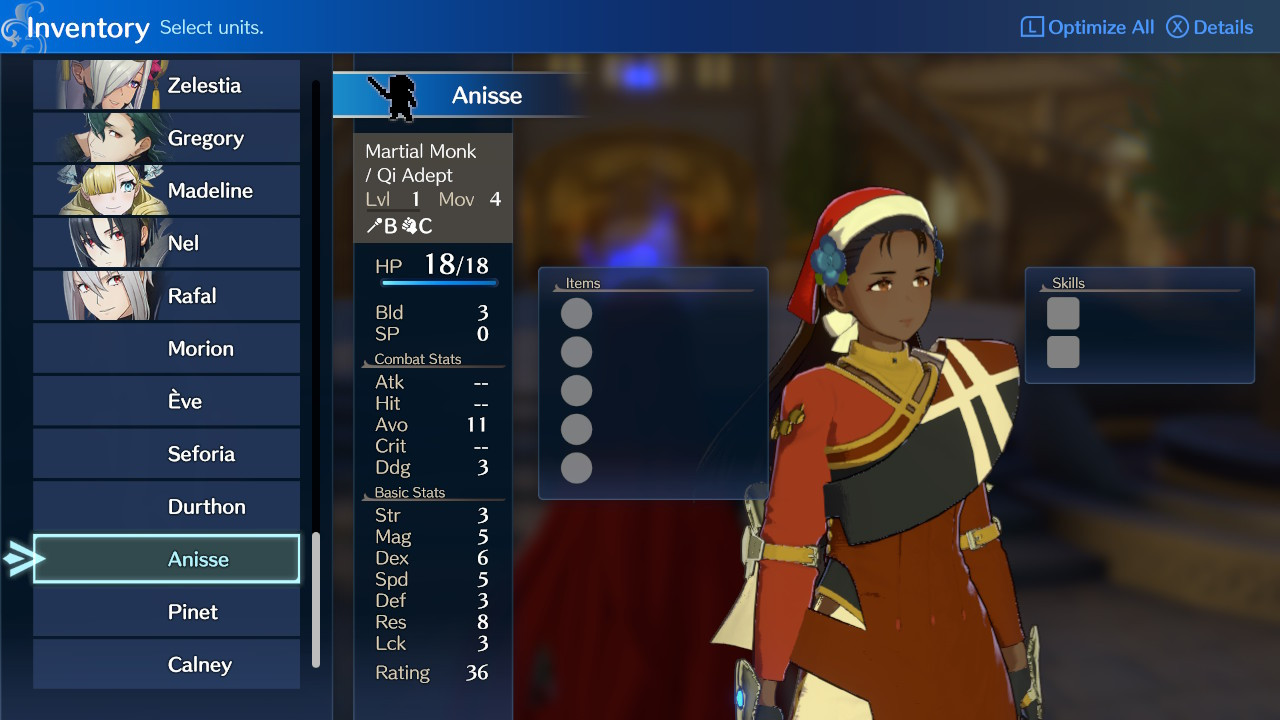Click the X button icon beside Details

[x=1178, y=27]
